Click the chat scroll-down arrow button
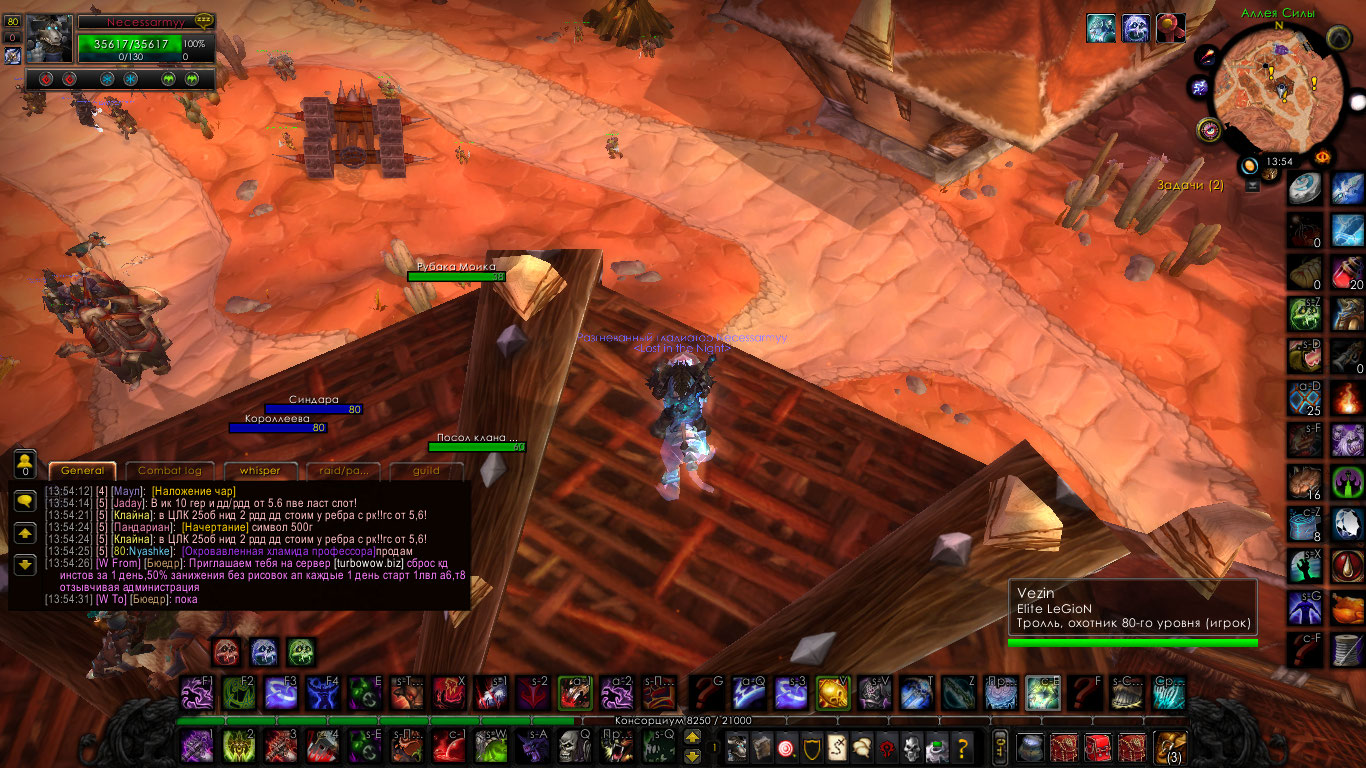 point(25,565)
